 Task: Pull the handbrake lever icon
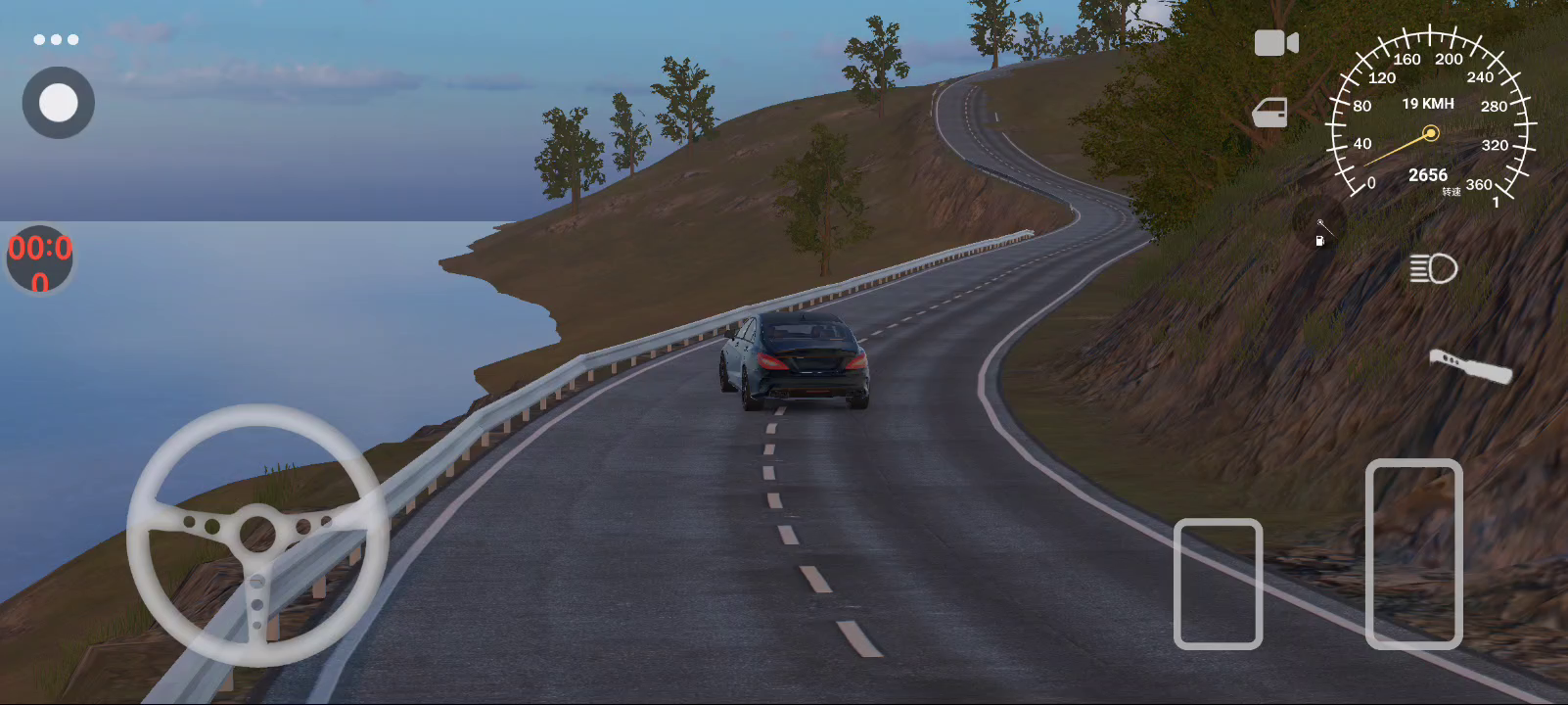(x=1470, y=366)
